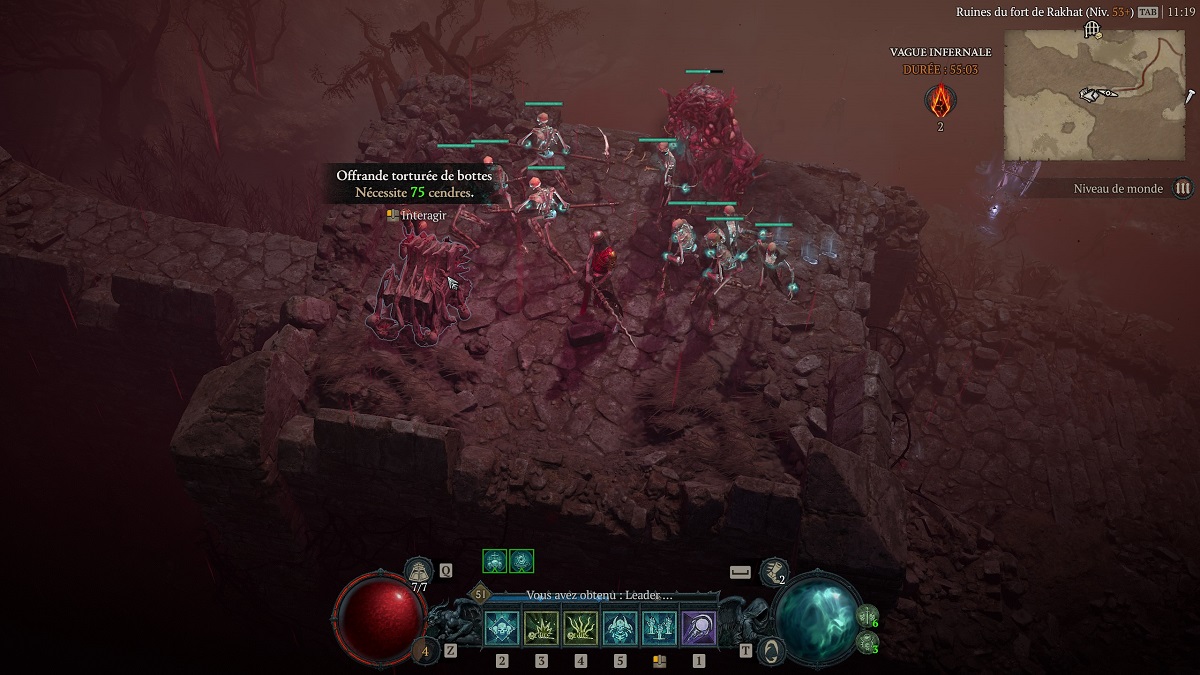Click the level 51 badge
The height and width of the screenshot is (675, 1200).
480,594
